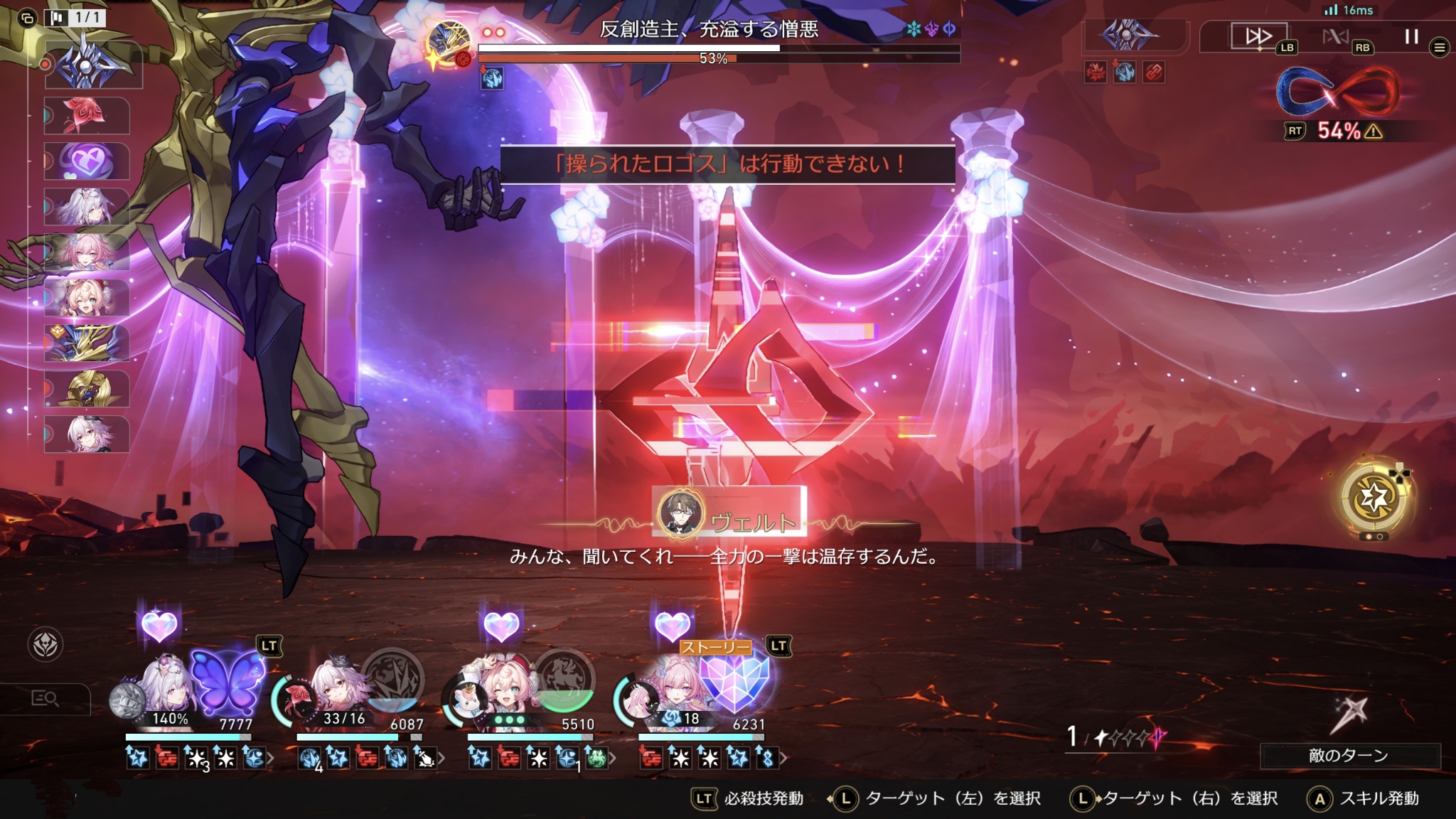Toggle the double-speed fast forward button
1456x819 pixels.
pyautogui.click(x=1258, y=36)
